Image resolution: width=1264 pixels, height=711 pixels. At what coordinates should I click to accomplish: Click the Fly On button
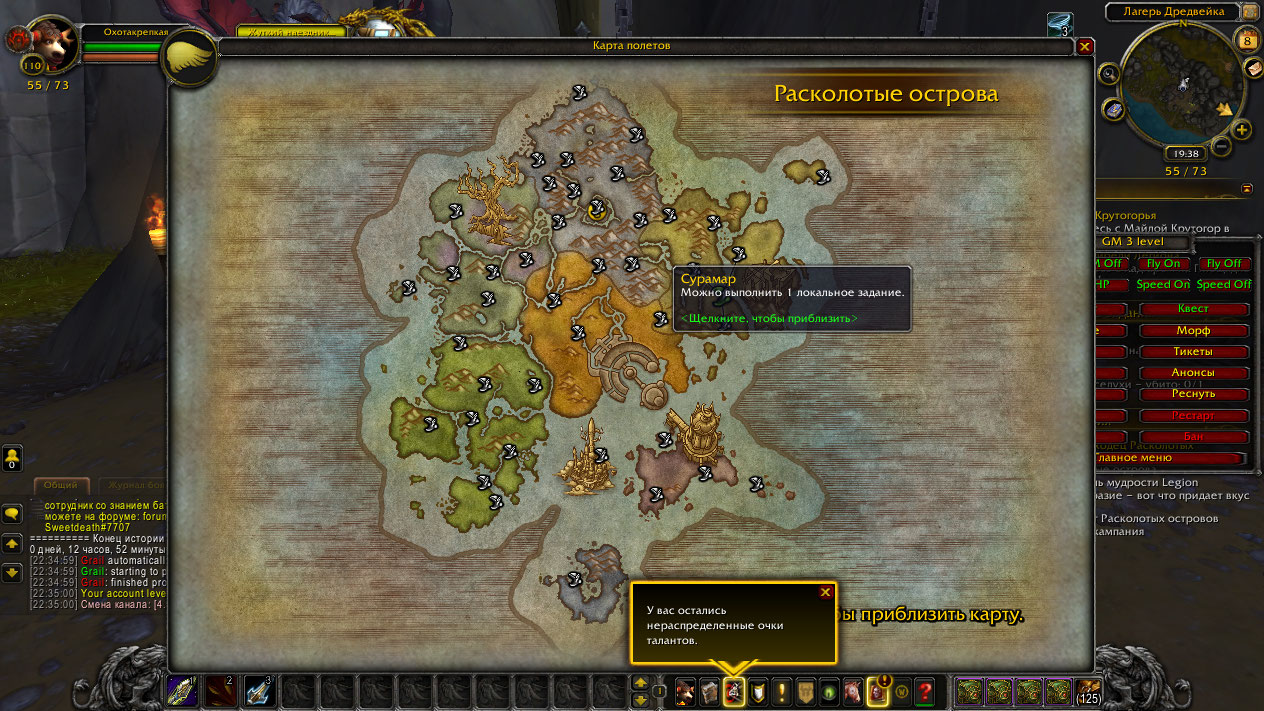1162,263
